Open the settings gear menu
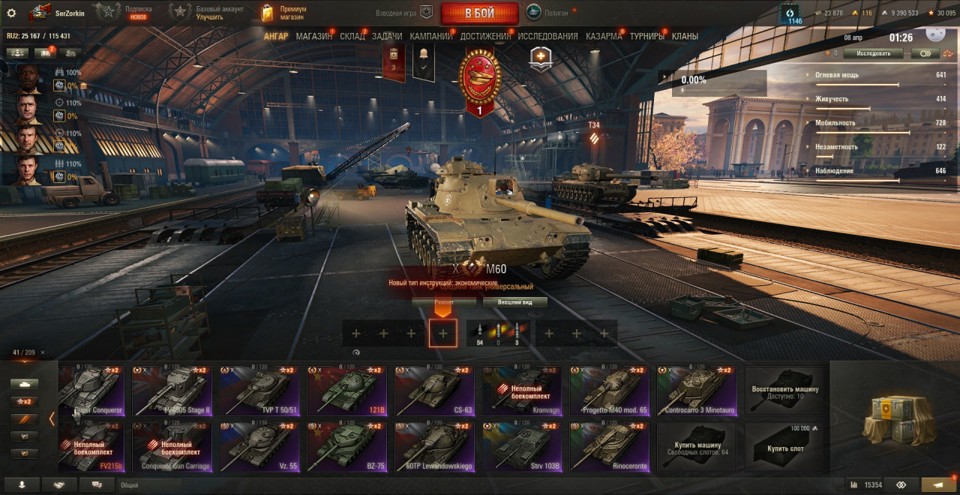Screen dimensions: 960x495 click(12, 13)
